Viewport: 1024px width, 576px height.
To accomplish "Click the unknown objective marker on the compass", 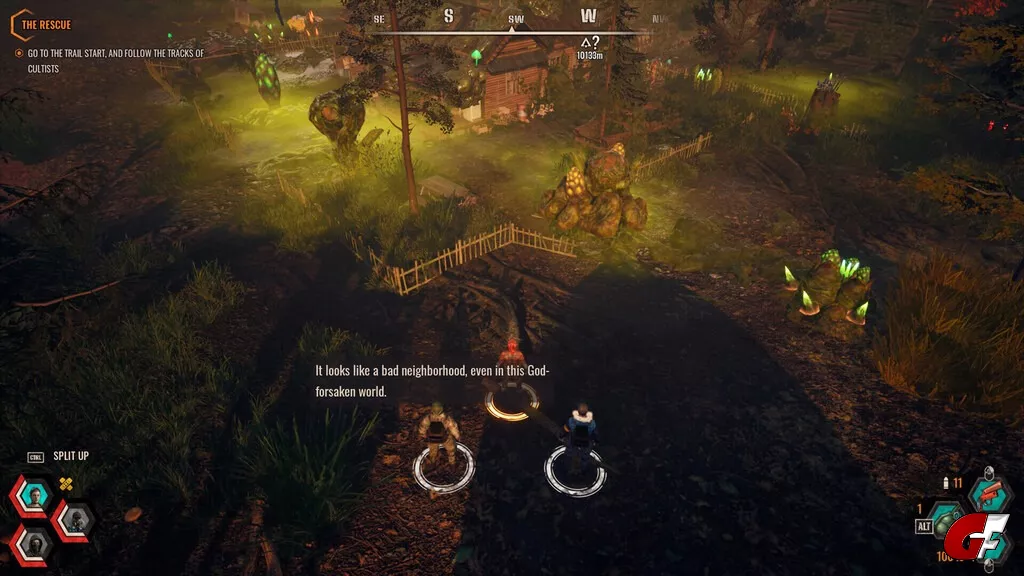I will click(x=590, y=43).
